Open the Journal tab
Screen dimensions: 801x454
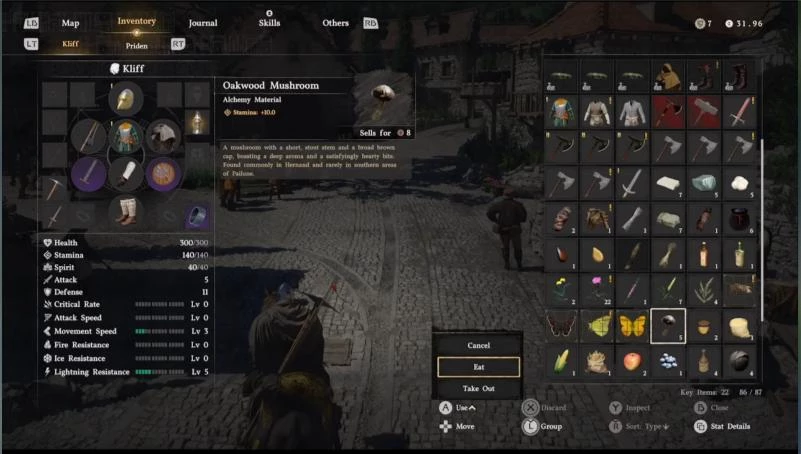coord(203,23)
